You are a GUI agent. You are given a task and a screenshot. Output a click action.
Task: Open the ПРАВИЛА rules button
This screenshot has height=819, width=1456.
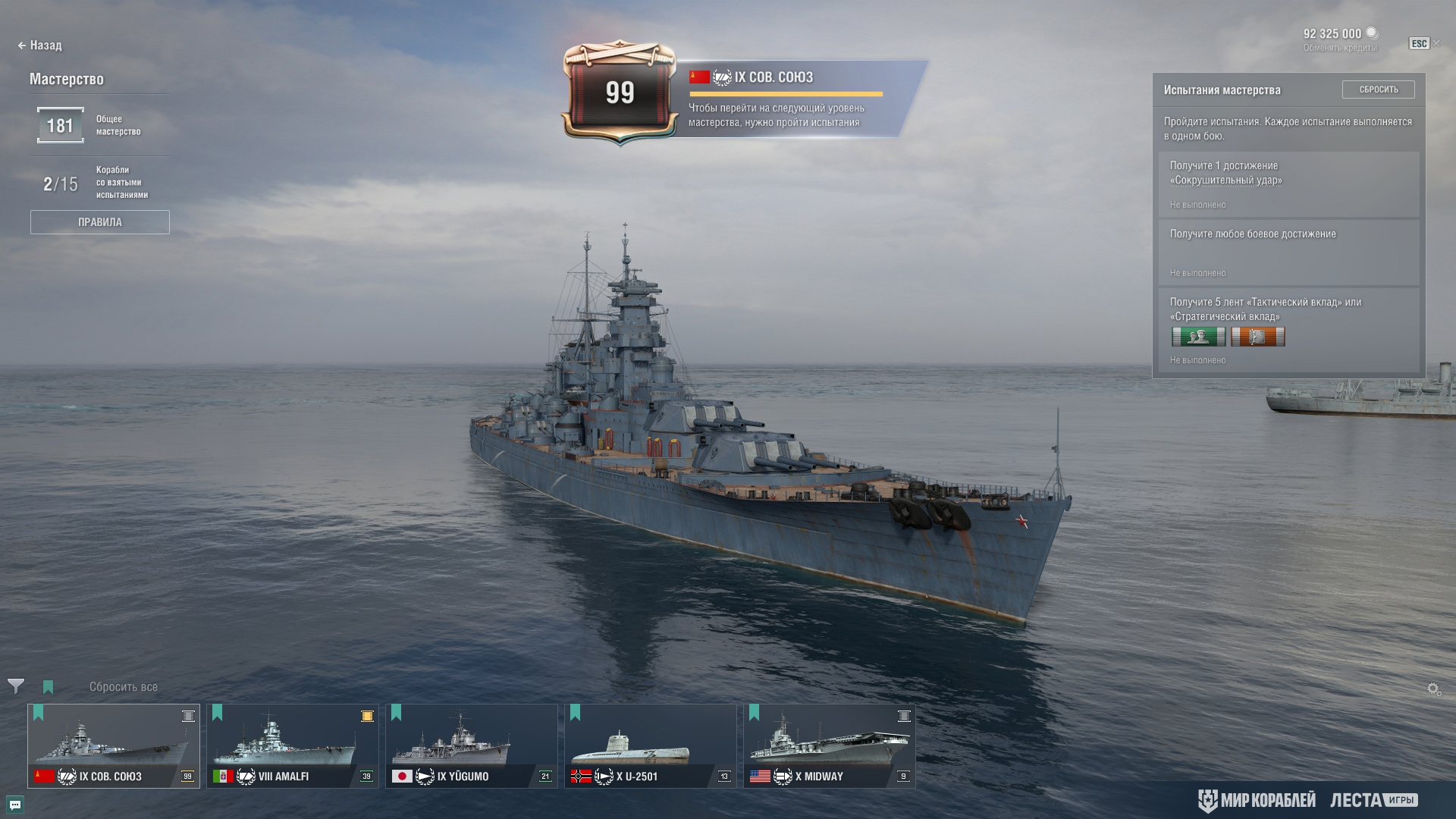point(99,222)
